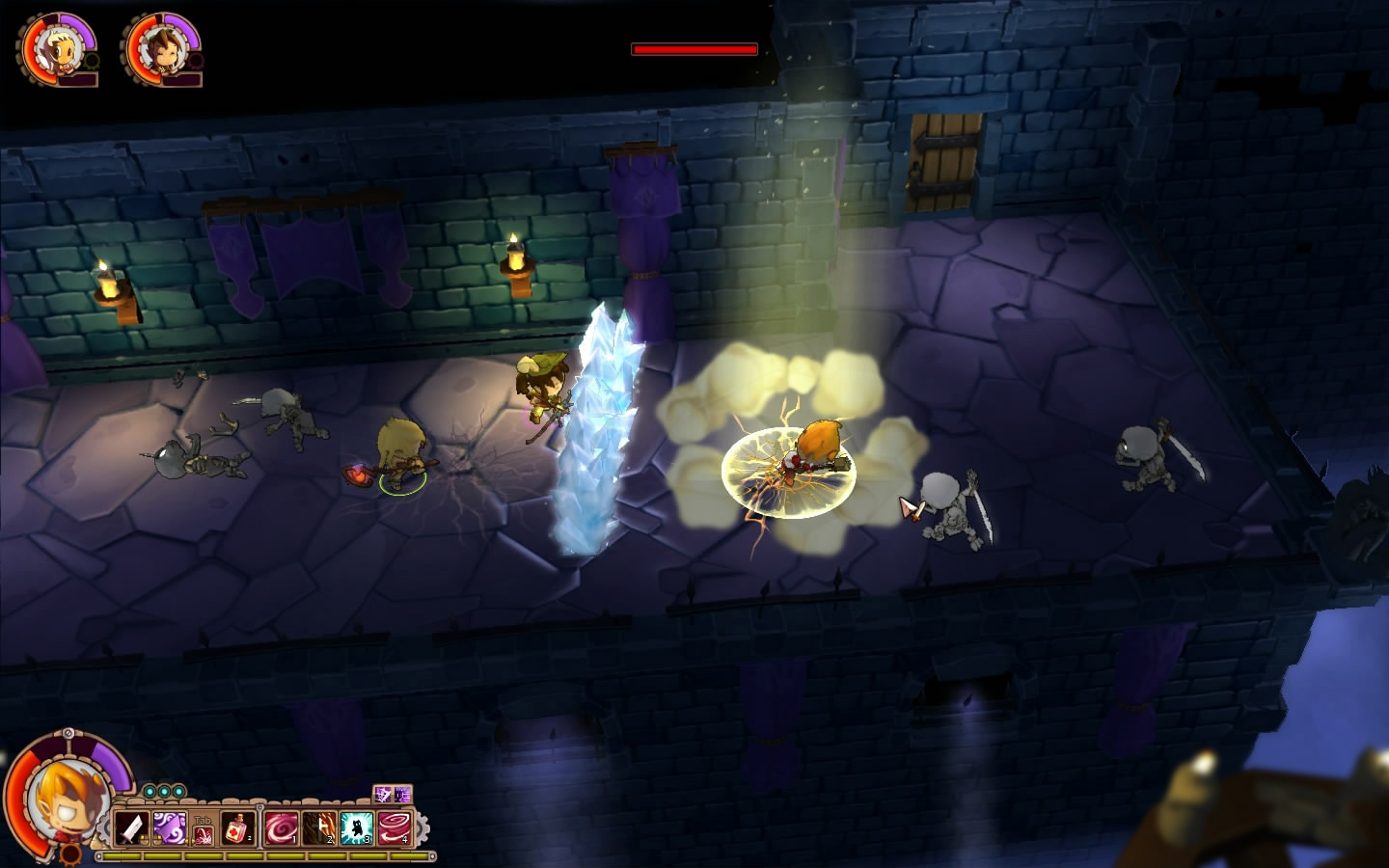
Task: Click the left purple buff icon
Action: pos(383,795)
